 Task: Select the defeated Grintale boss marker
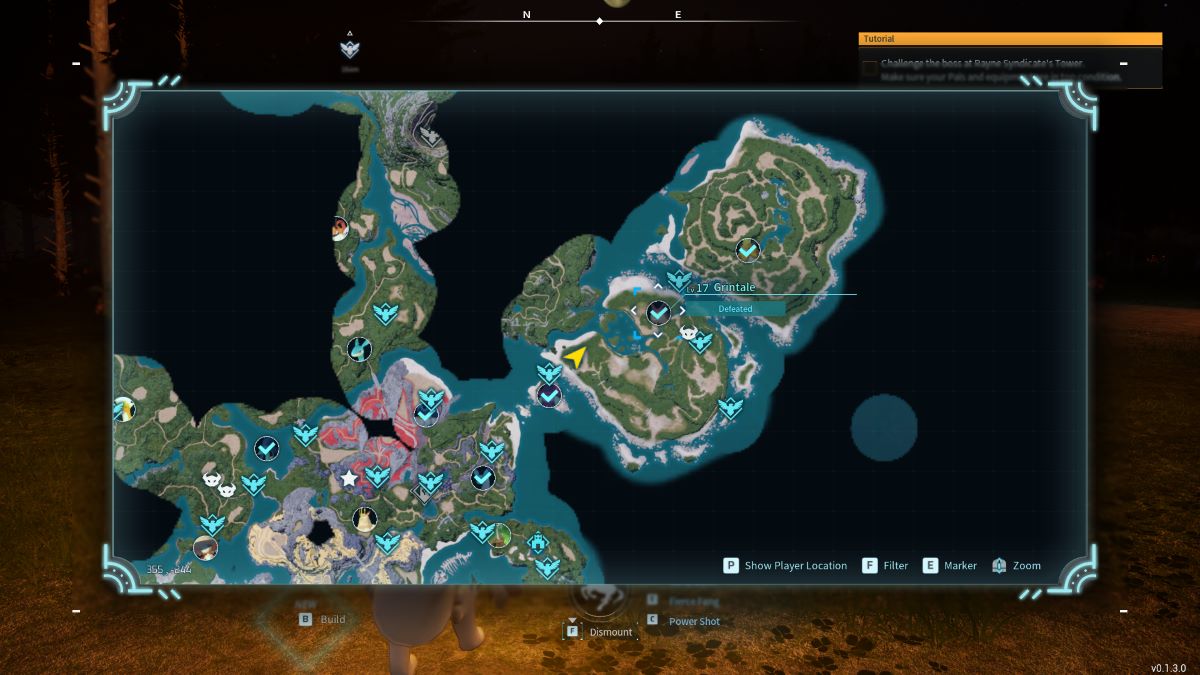coord(658,313)
